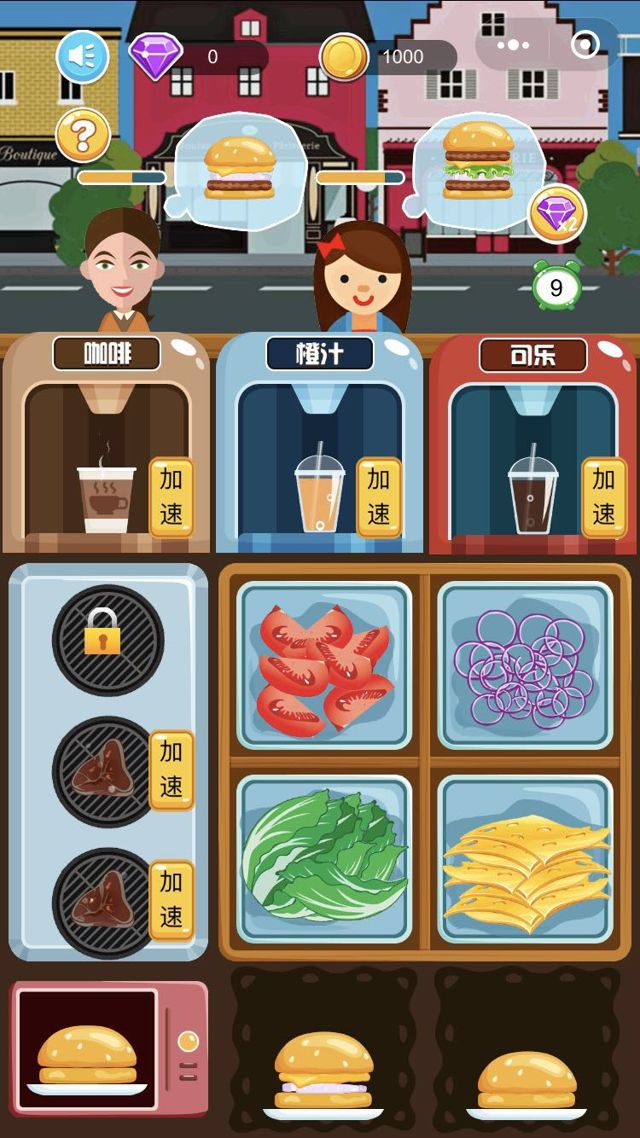Select the tomato slices tray
Screen dimensions: 640x1138
[x=324, y=664]
